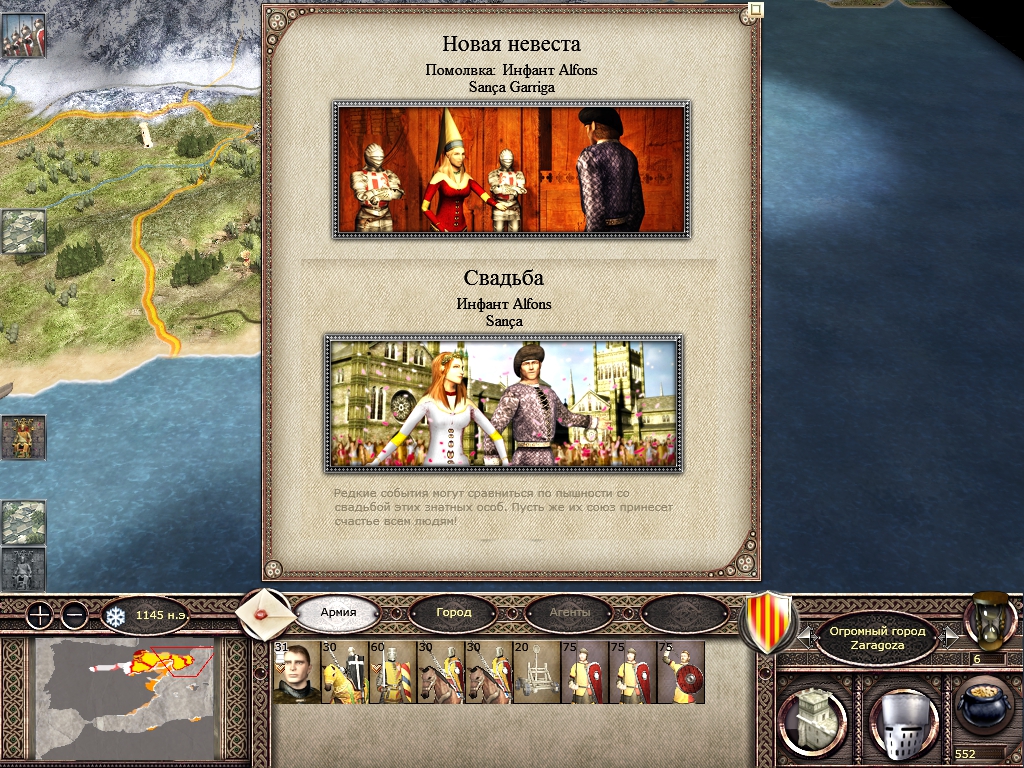Select previous settlement with left arrow
The height and width of the screenshot is (768, 1024).
tap(805, 635)
